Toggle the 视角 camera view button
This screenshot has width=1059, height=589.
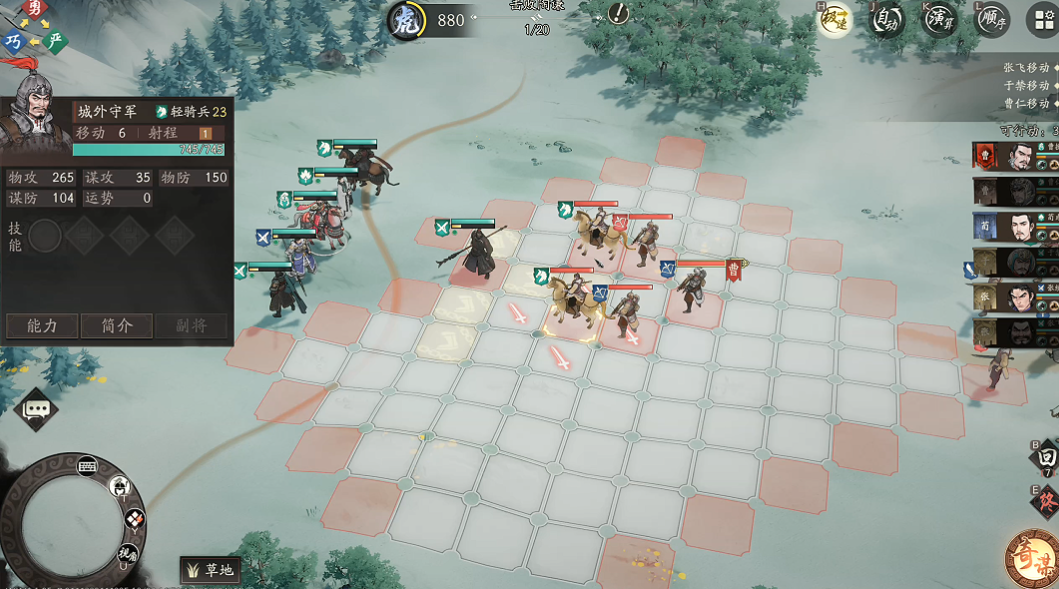[127, 553]
